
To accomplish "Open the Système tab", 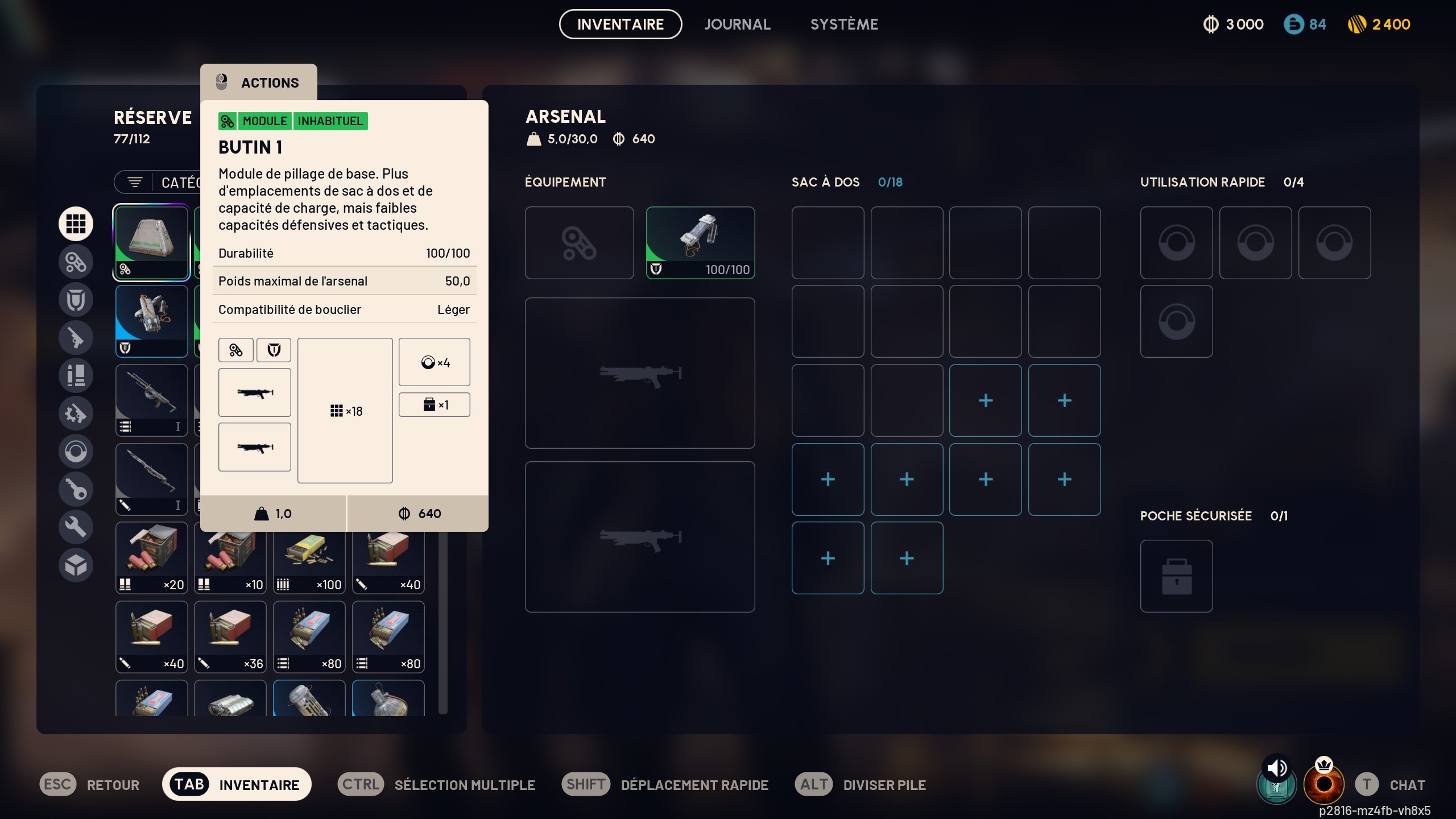I will point(844,24).
